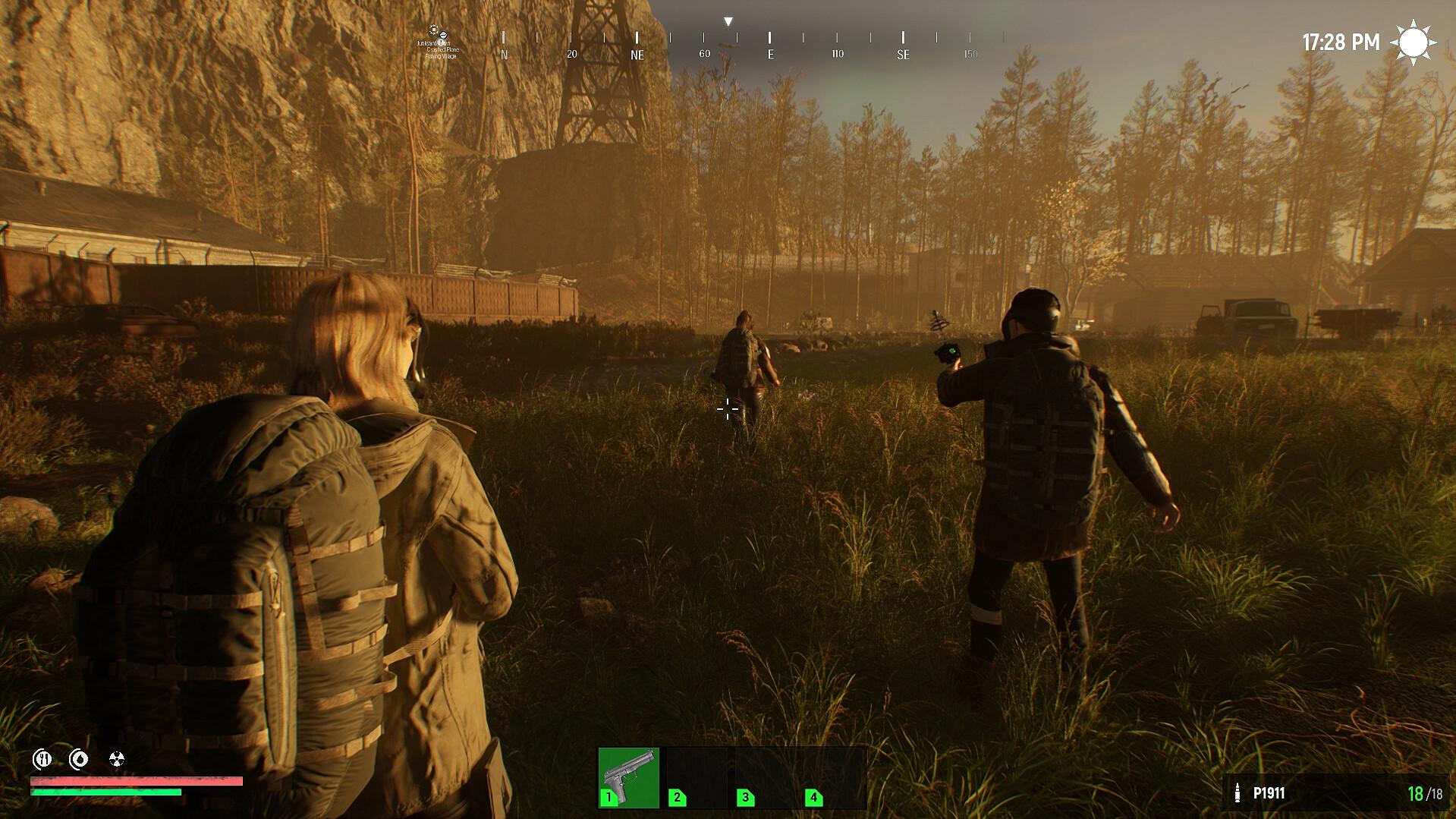1456x819 pixels.
Task: Click the hunger status icon
Action: click(x=42, y=759)
